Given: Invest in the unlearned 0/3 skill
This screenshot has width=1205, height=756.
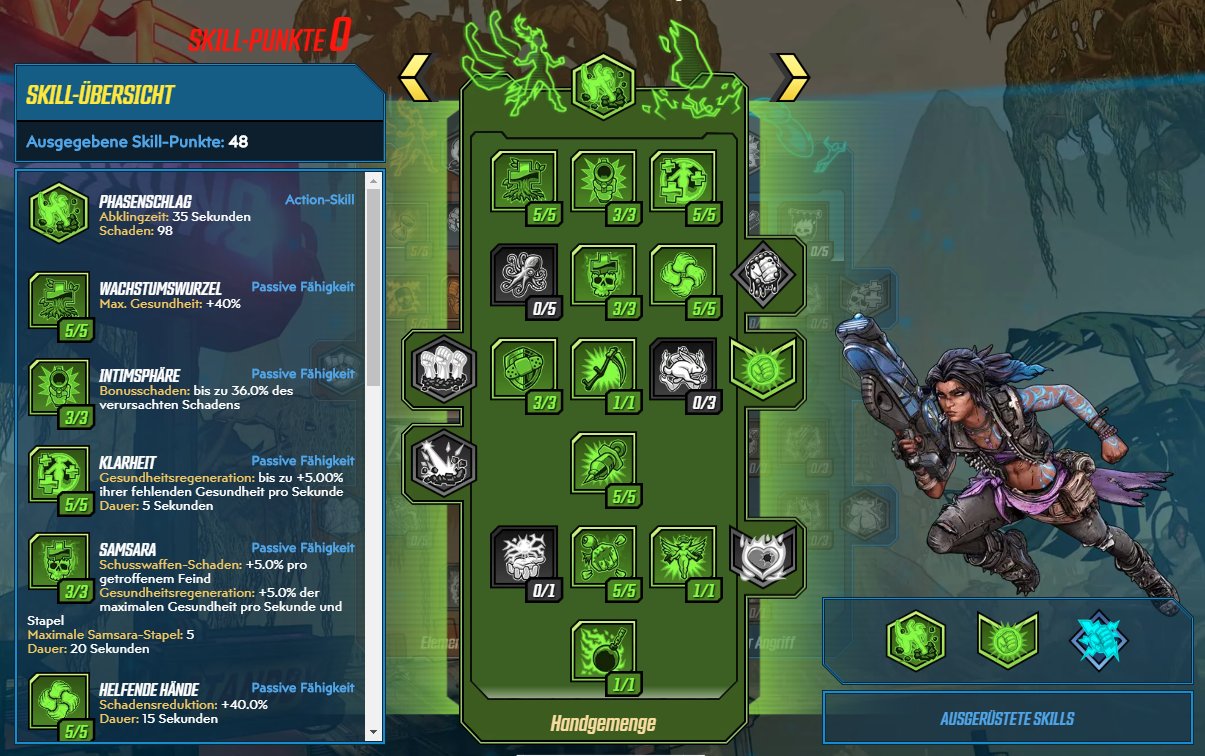Looking at the screenshot, I should pos(684,369).
